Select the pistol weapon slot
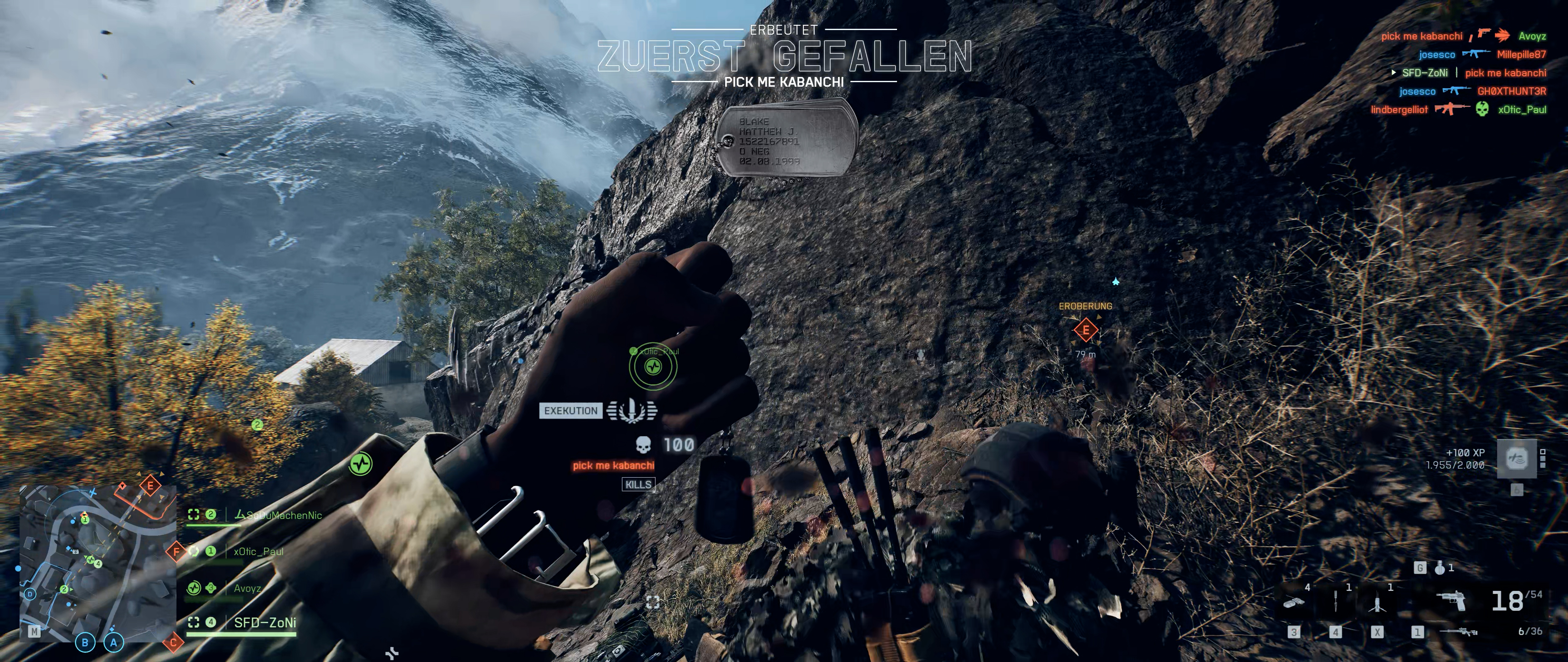This screenshot has width=1568, height=662. [x=1450, y=601]
